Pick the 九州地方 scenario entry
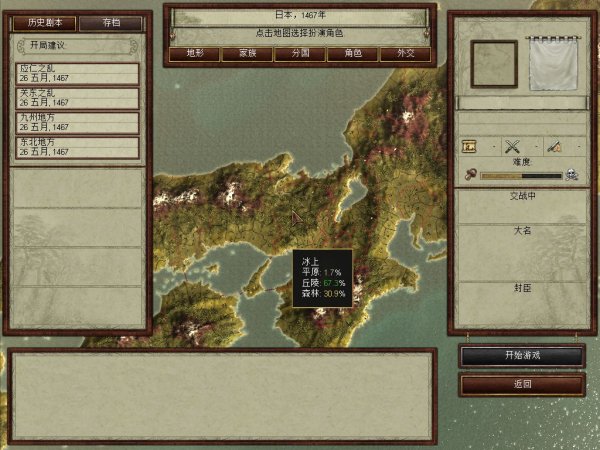600x450 pixels. pyautogui.click(x=78, y=123)
